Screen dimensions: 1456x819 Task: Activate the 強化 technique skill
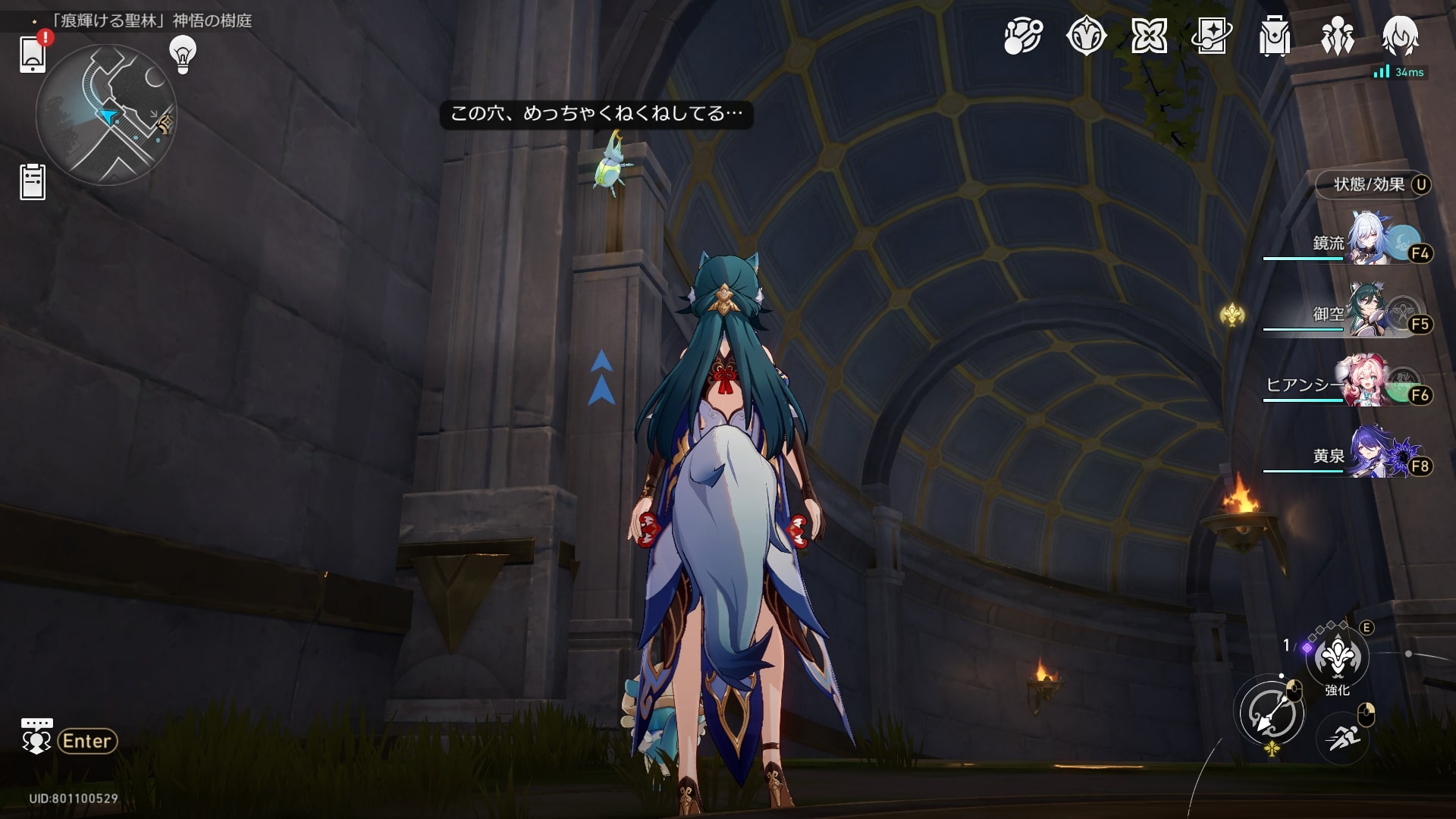tap(1337, 658)
